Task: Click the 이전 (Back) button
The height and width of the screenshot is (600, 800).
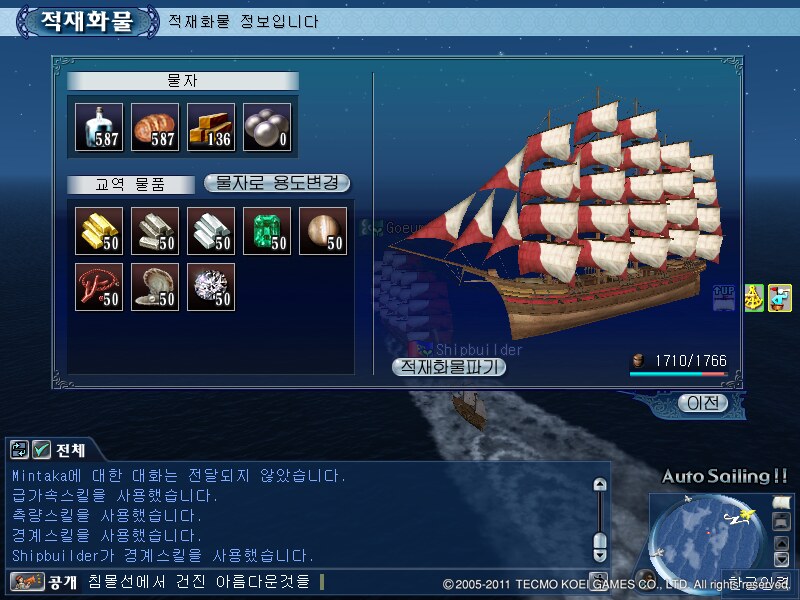Action: pos(701,403)
